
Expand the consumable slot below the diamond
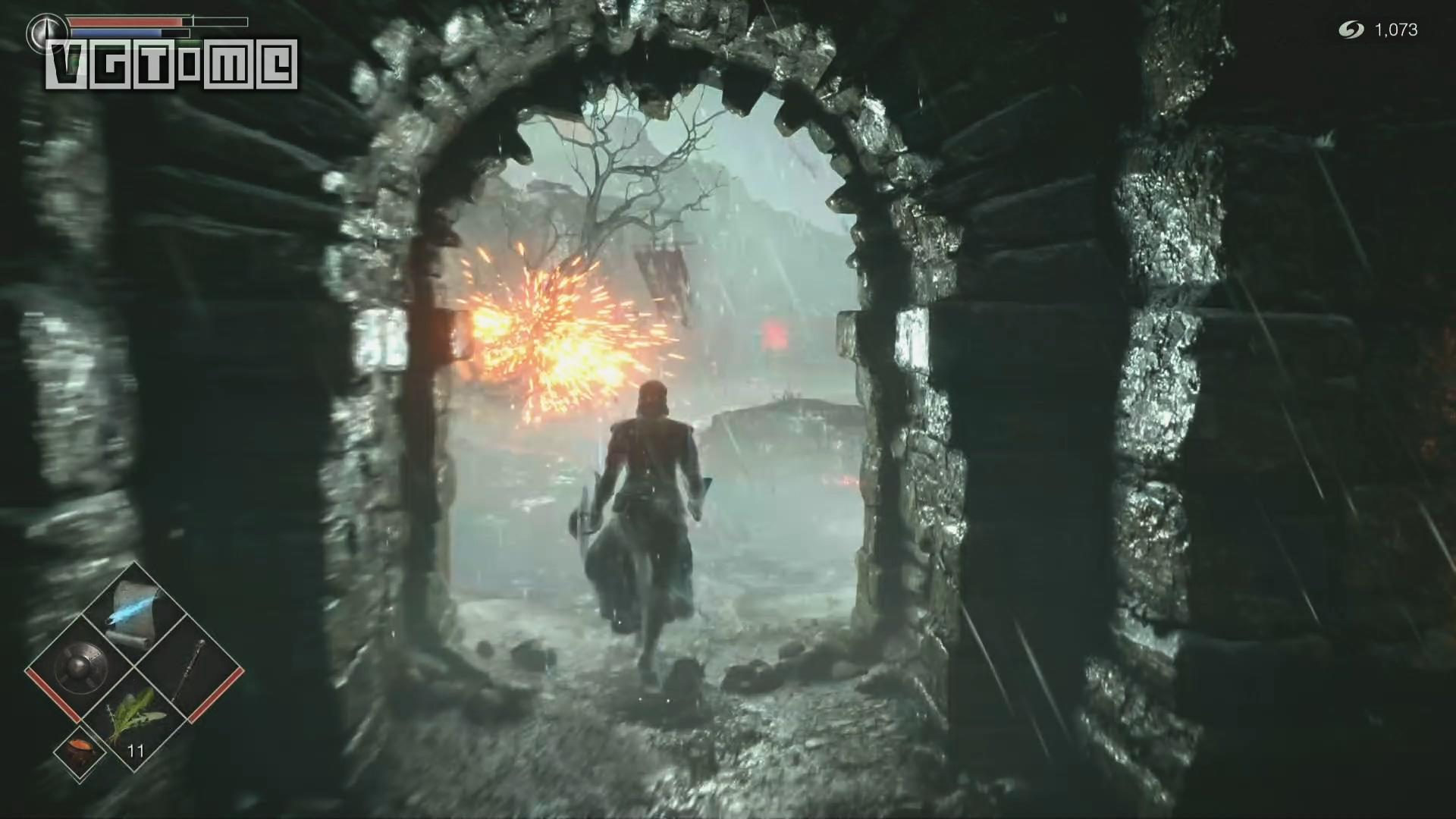pyautogui.click(x=79, y=751)
